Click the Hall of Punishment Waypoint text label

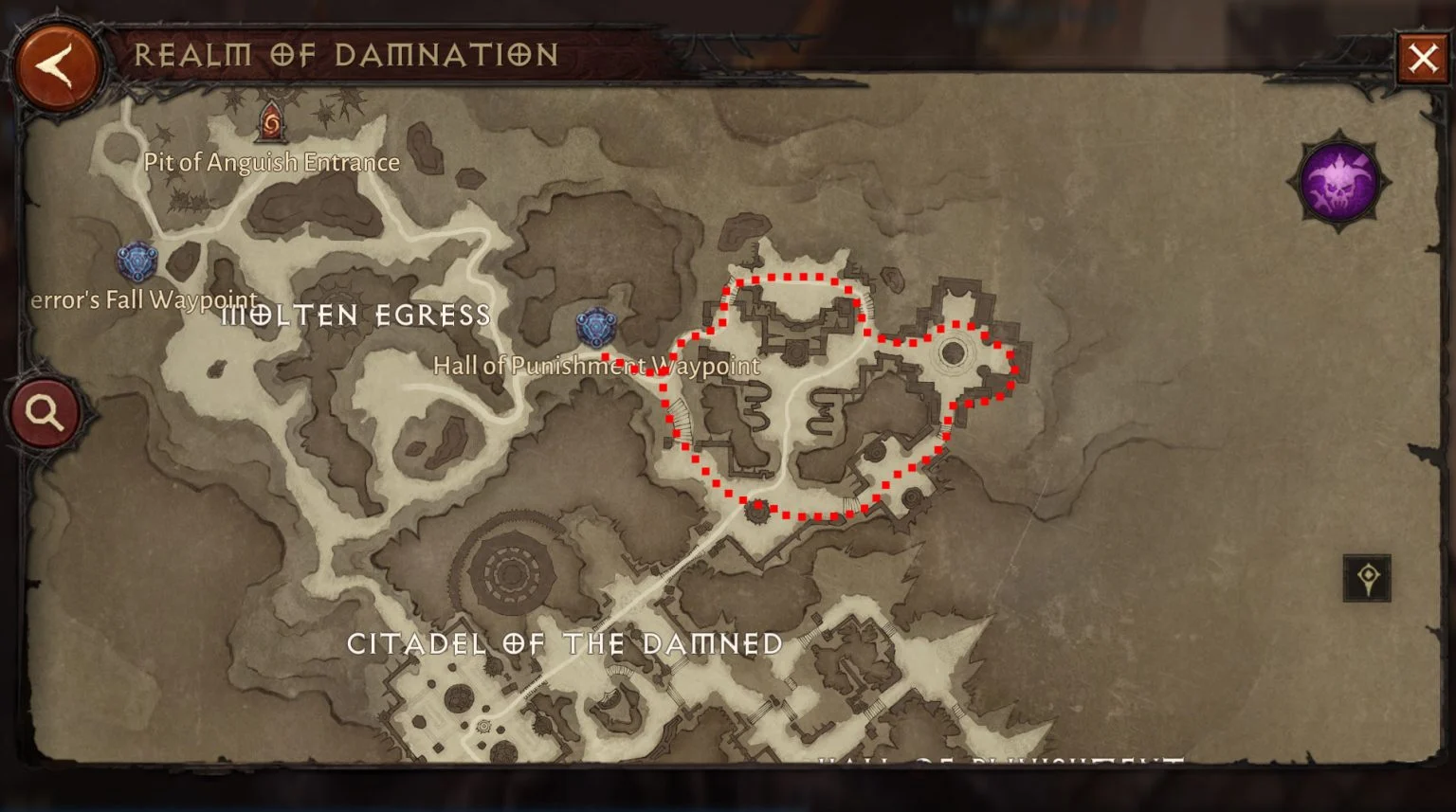(596, 366)
